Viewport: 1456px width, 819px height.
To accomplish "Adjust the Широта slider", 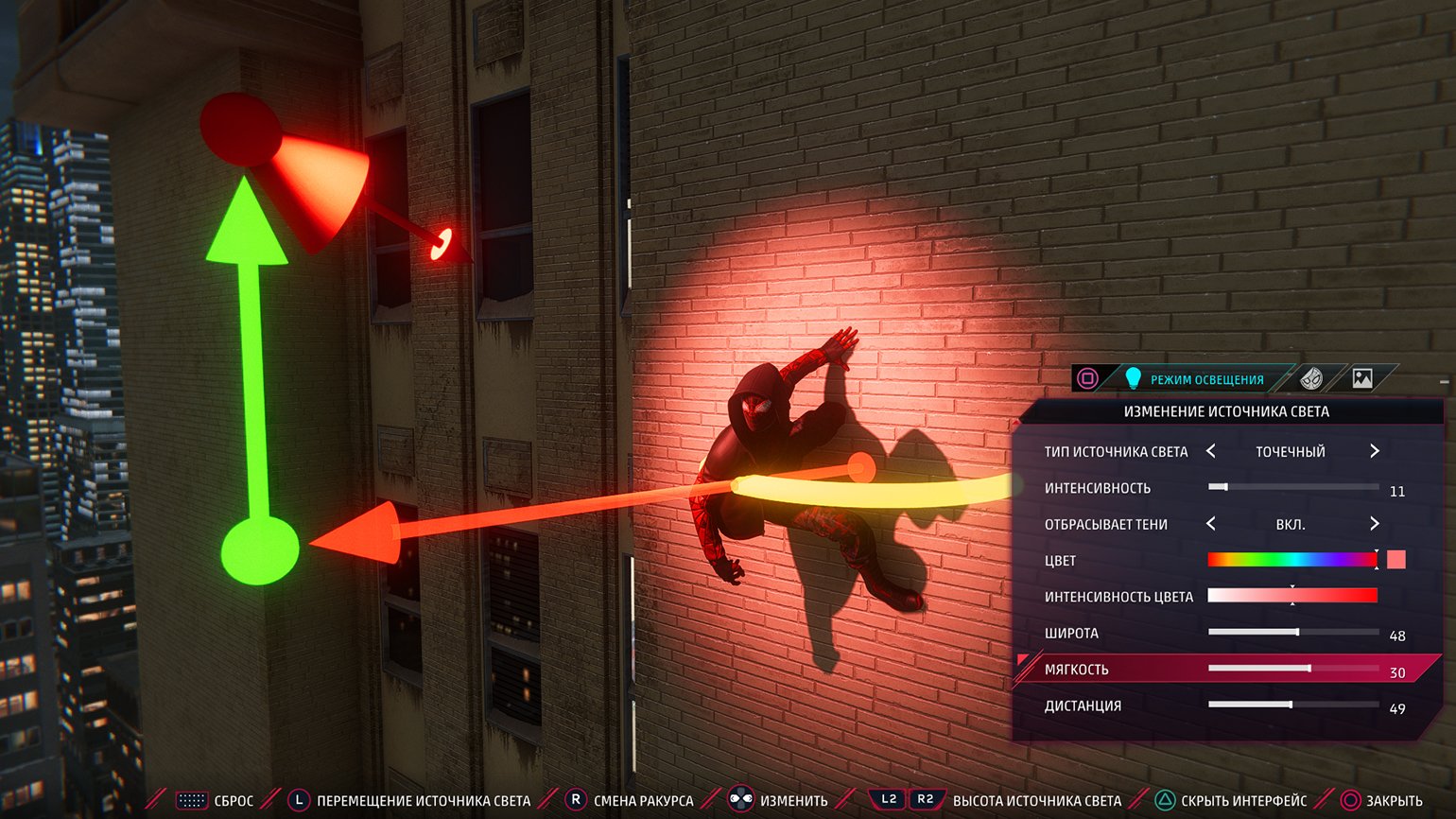I will pyautogui.click(x=1292, y=632).
